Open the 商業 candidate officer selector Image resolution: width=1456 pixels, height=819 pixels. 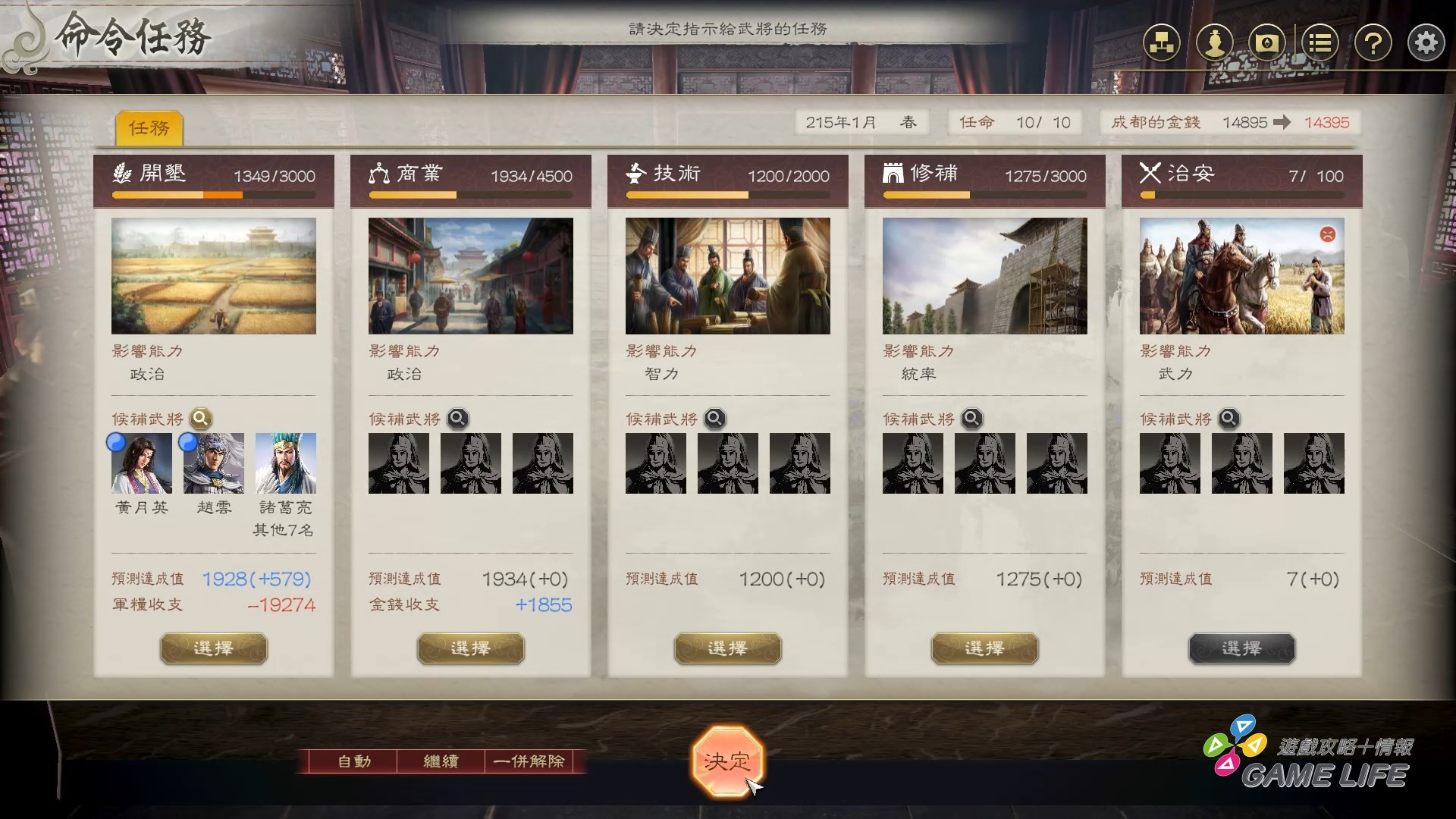click(457, 418)
